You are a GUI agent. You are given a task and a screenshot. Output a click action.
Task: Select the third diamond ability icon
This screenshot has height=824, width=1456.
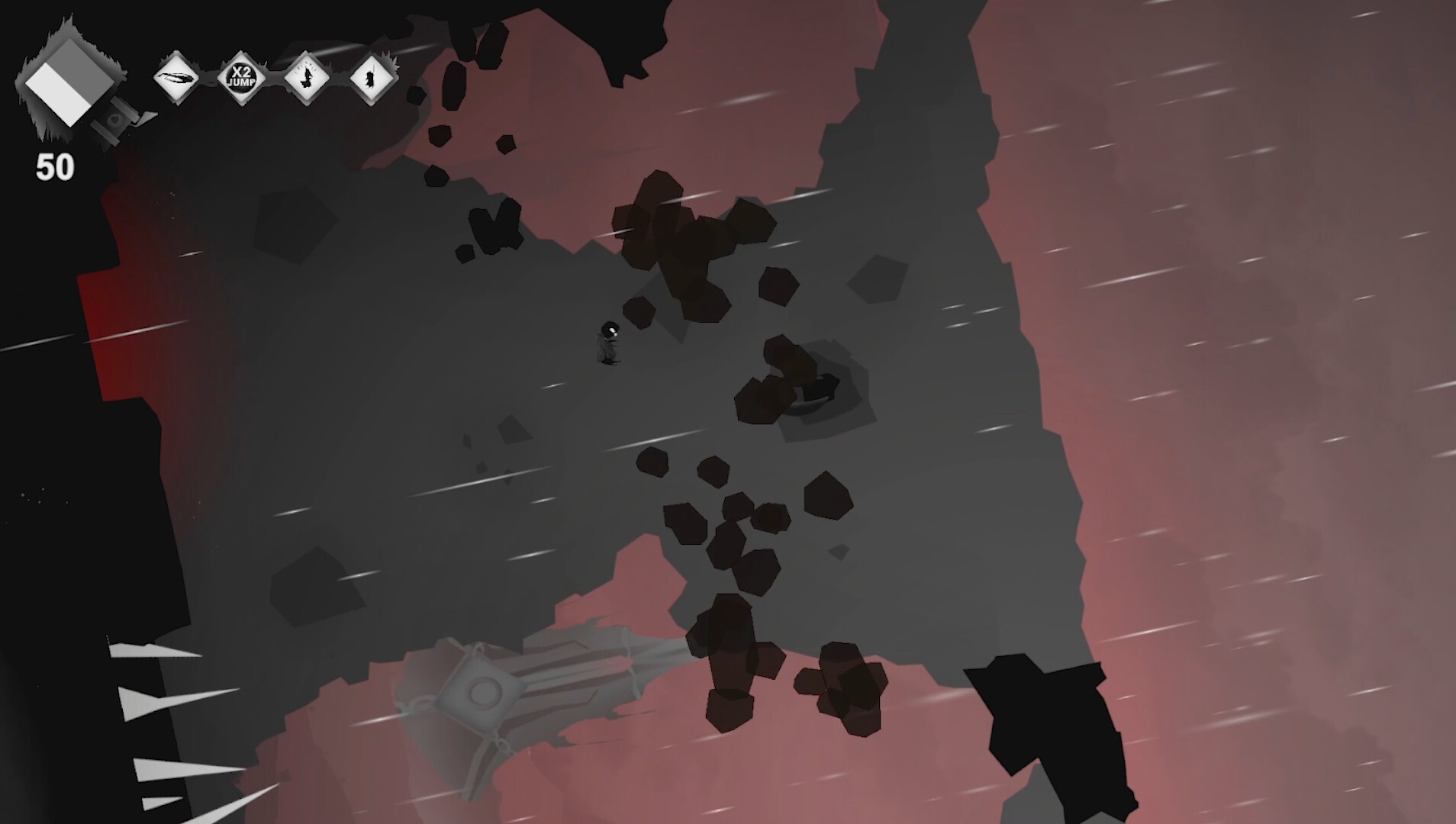307,76
